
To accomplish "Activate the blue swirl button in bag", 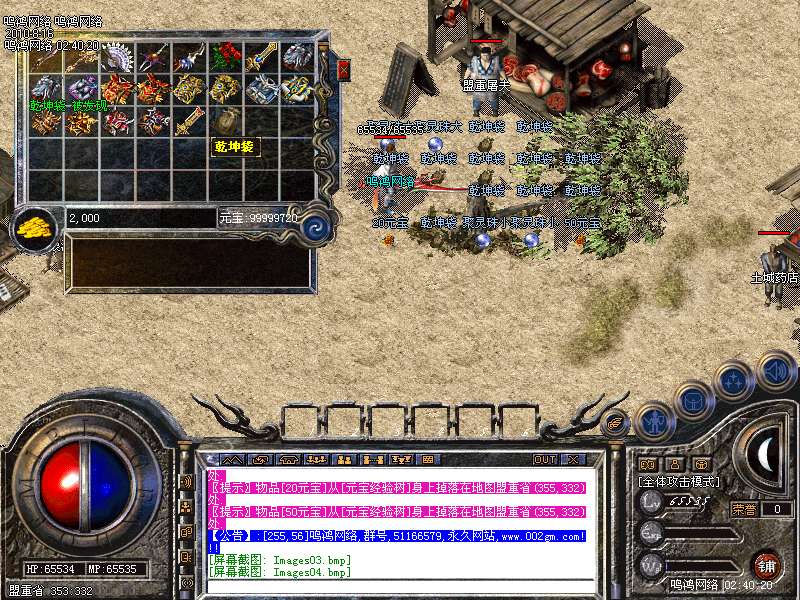I will (316, 226).
